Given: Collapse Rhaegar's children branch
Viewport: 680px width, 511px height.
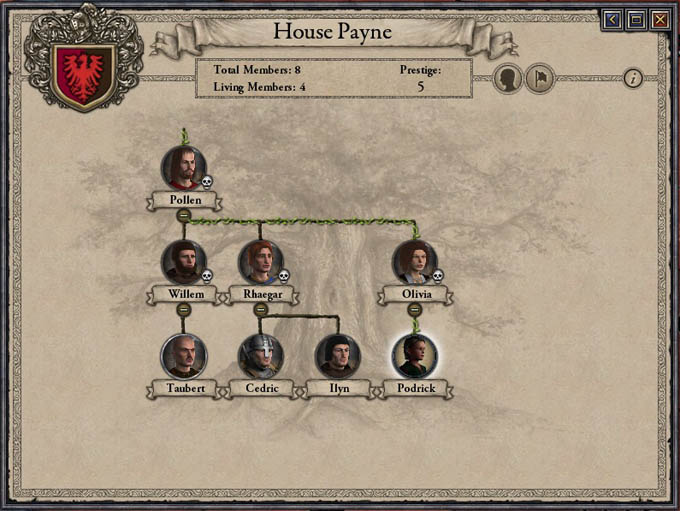Looking at the screenshot, I should pos(260,309).
